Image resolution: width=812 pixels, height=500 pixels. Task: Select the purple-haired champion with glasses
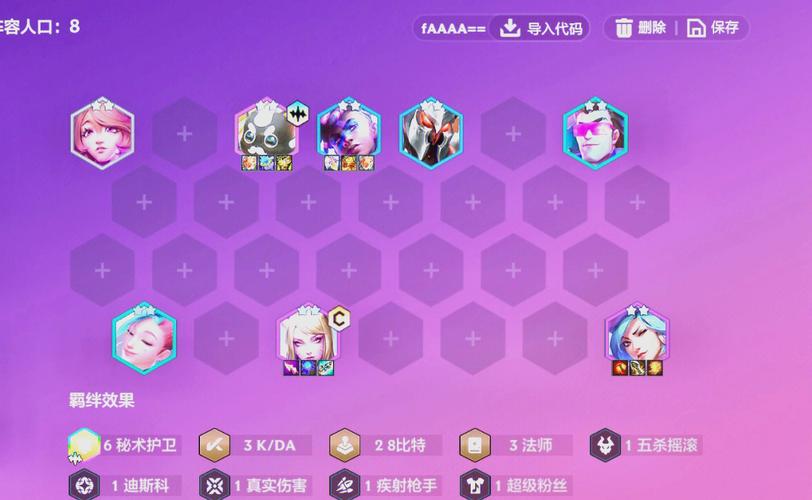point(348,132)
